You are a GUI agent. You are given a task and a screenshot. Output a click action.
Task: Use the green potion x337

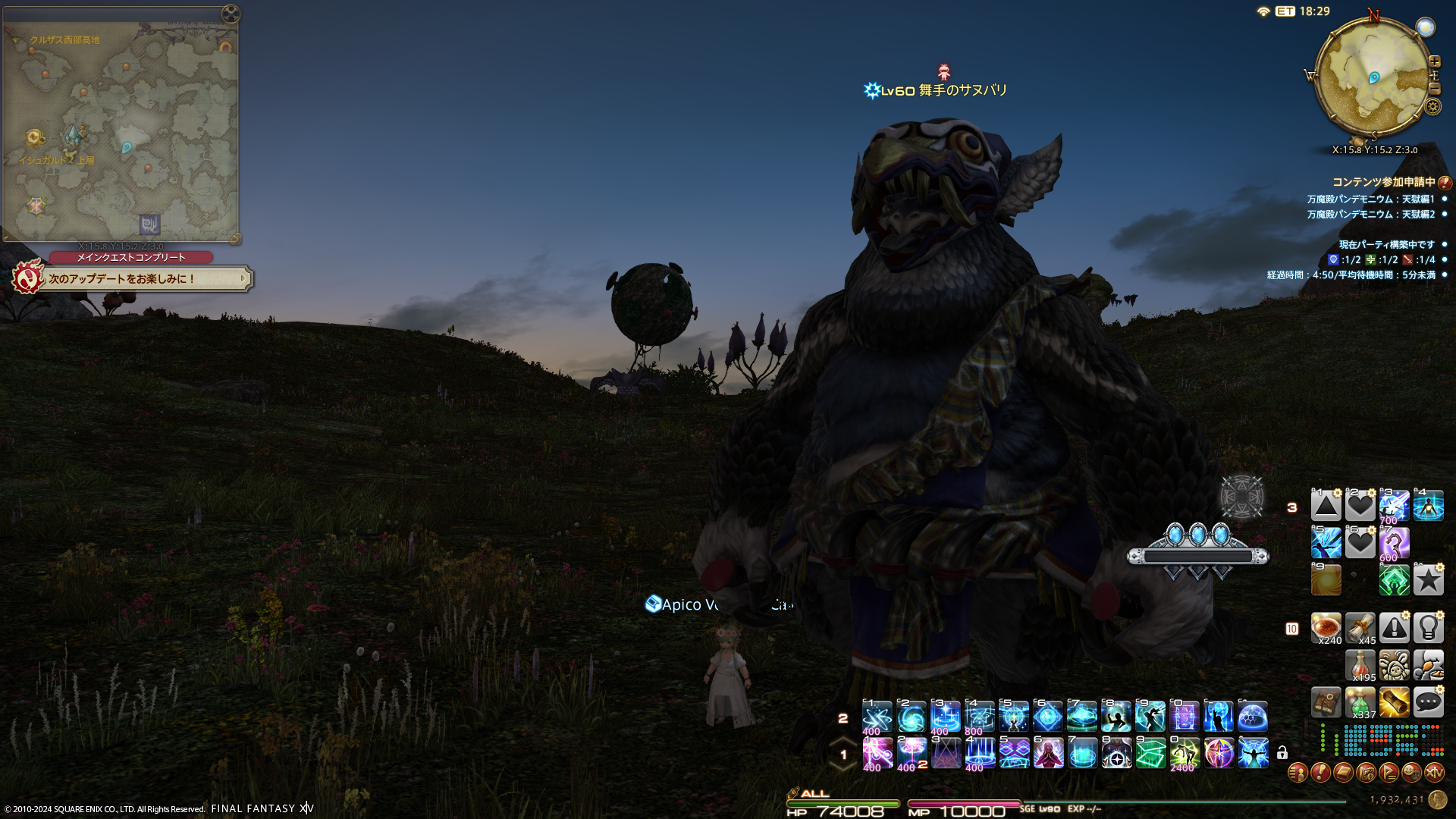pos(1360,702)
